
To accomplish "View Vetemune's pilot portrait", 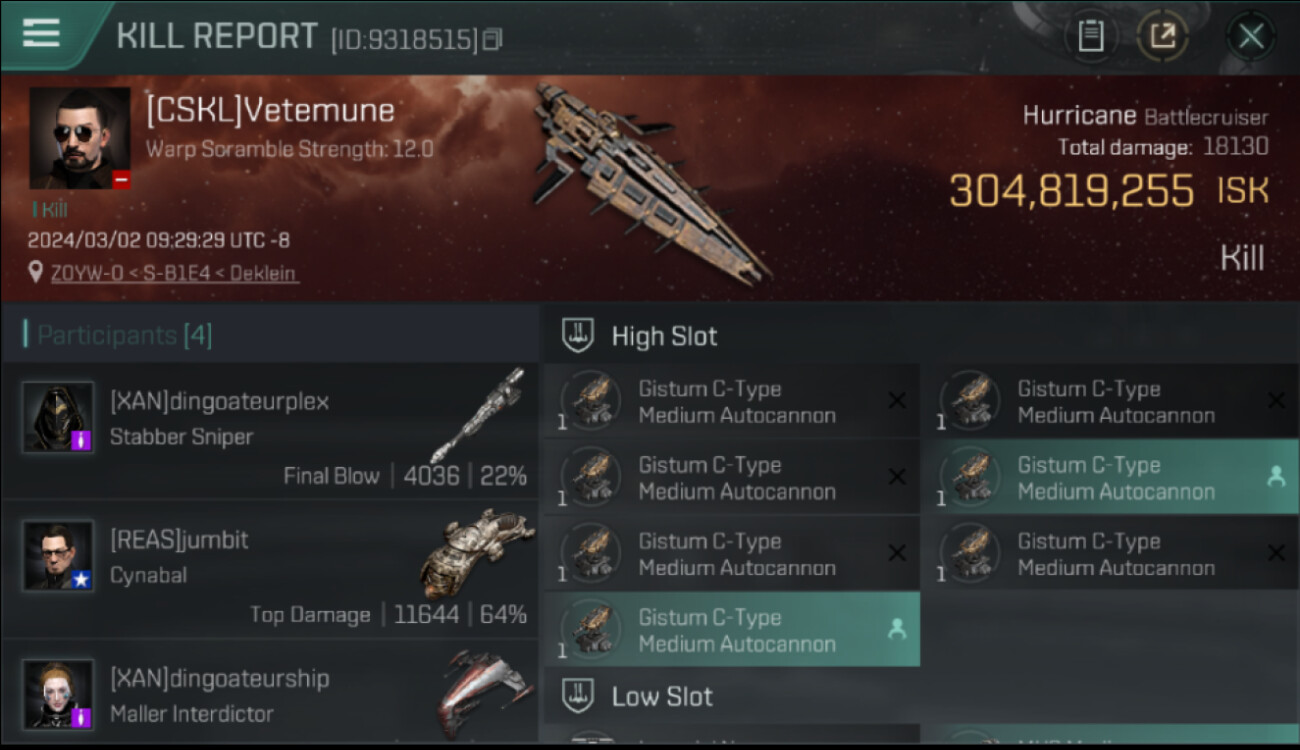I will point(80,138).
